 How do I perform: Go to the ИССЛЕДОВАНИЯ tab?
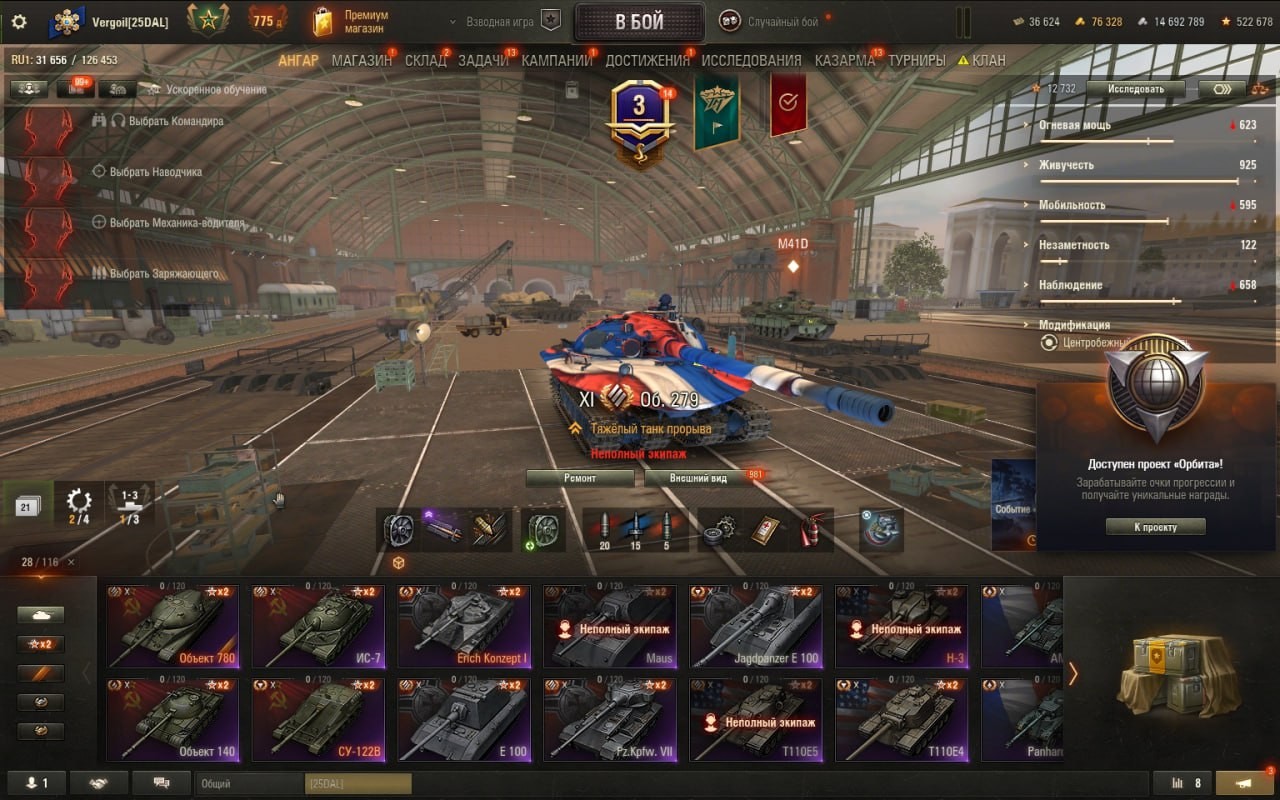coord(751,60)
